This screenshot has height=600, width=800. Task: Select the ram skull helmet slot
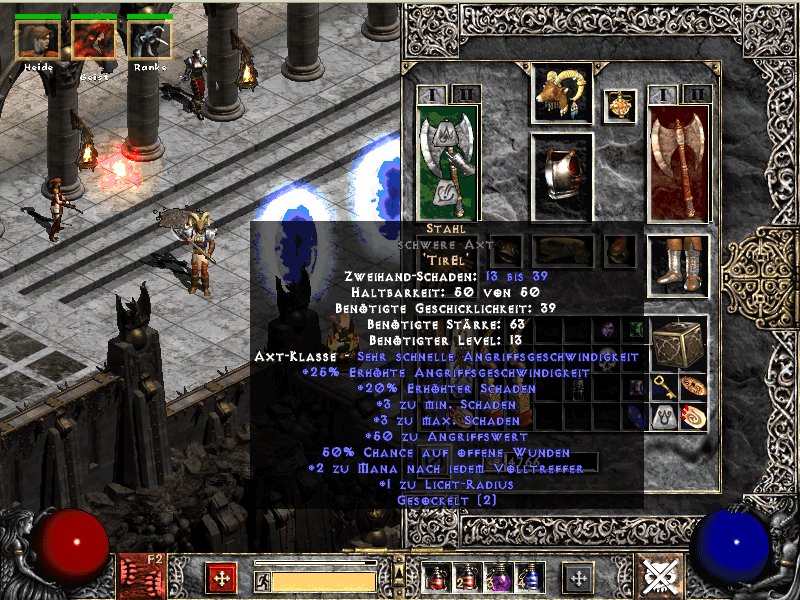pyautogui.click(x=561, y=94)
